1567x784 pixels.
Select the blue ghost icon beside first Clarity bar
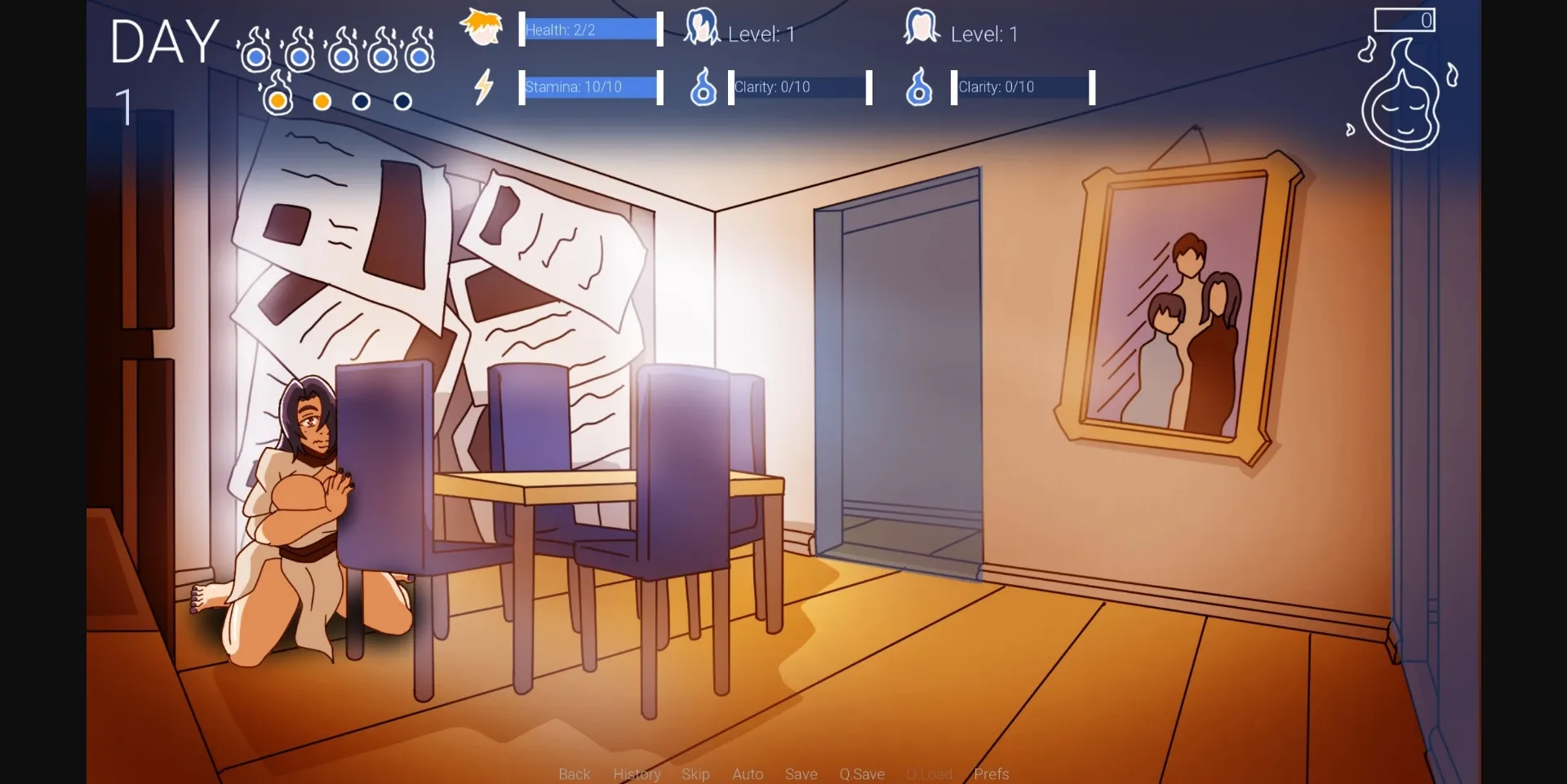[704, 87]
